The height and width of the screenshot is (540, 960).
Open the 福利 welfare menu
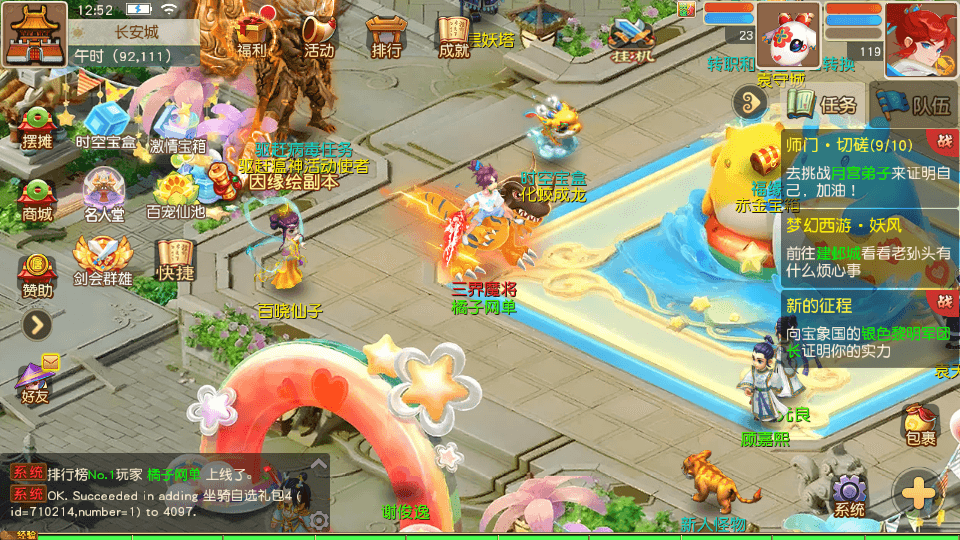(255, 36)
